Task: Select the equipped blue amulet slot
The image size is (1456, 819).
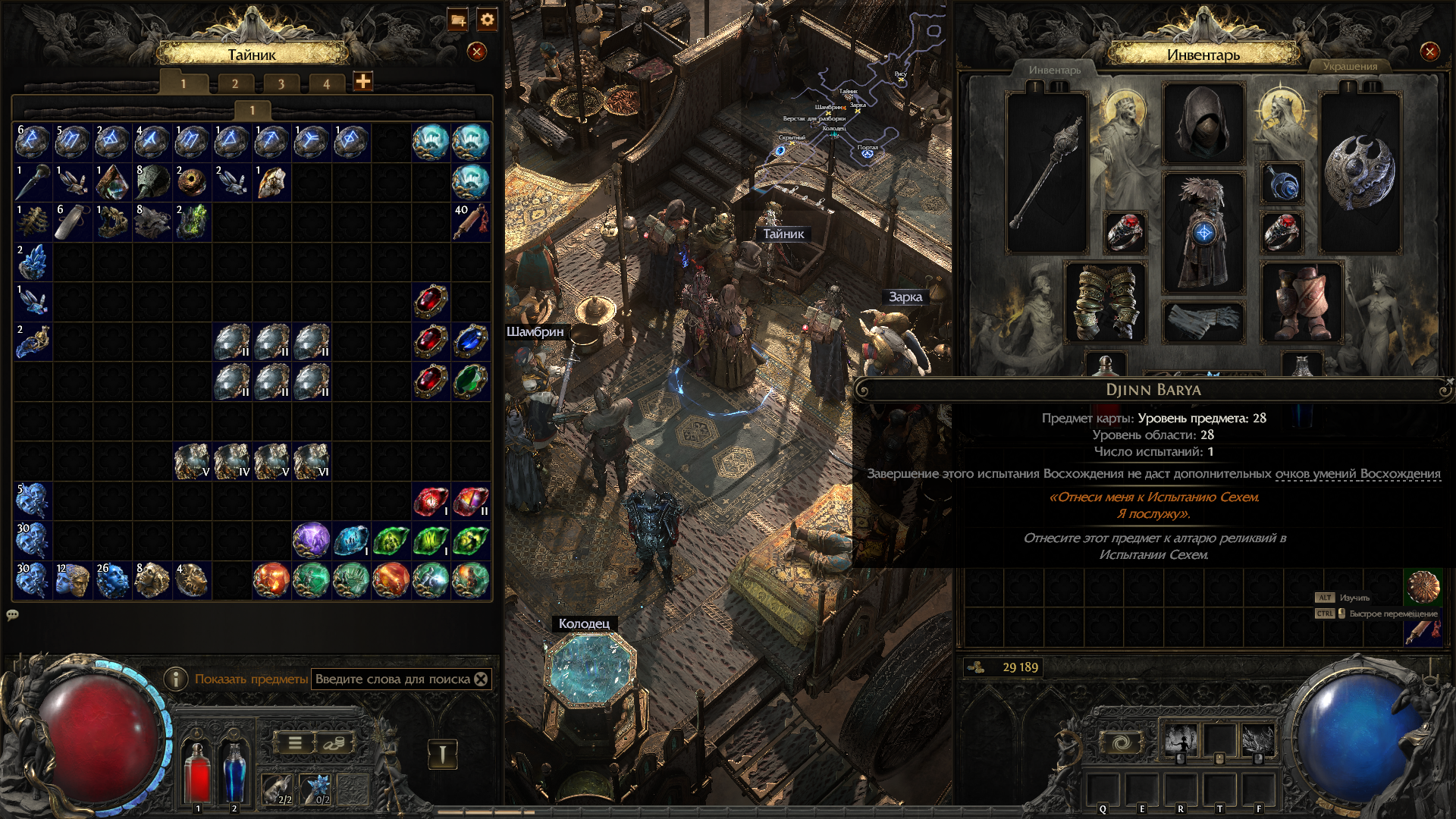Action: tap(1282, 184)
